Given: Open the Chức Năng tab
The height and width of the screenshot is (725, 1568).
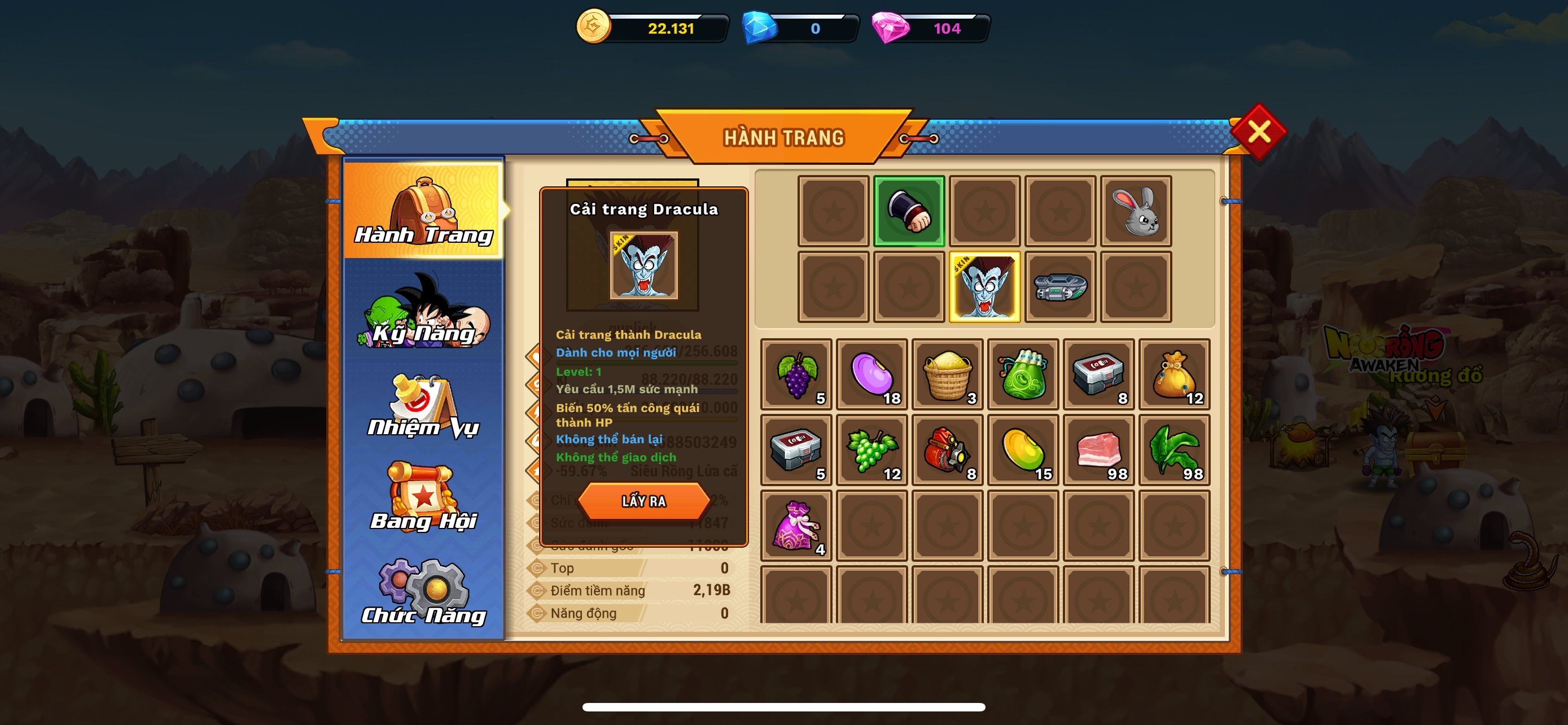Looking at the screenshot, I should [424, 593].
